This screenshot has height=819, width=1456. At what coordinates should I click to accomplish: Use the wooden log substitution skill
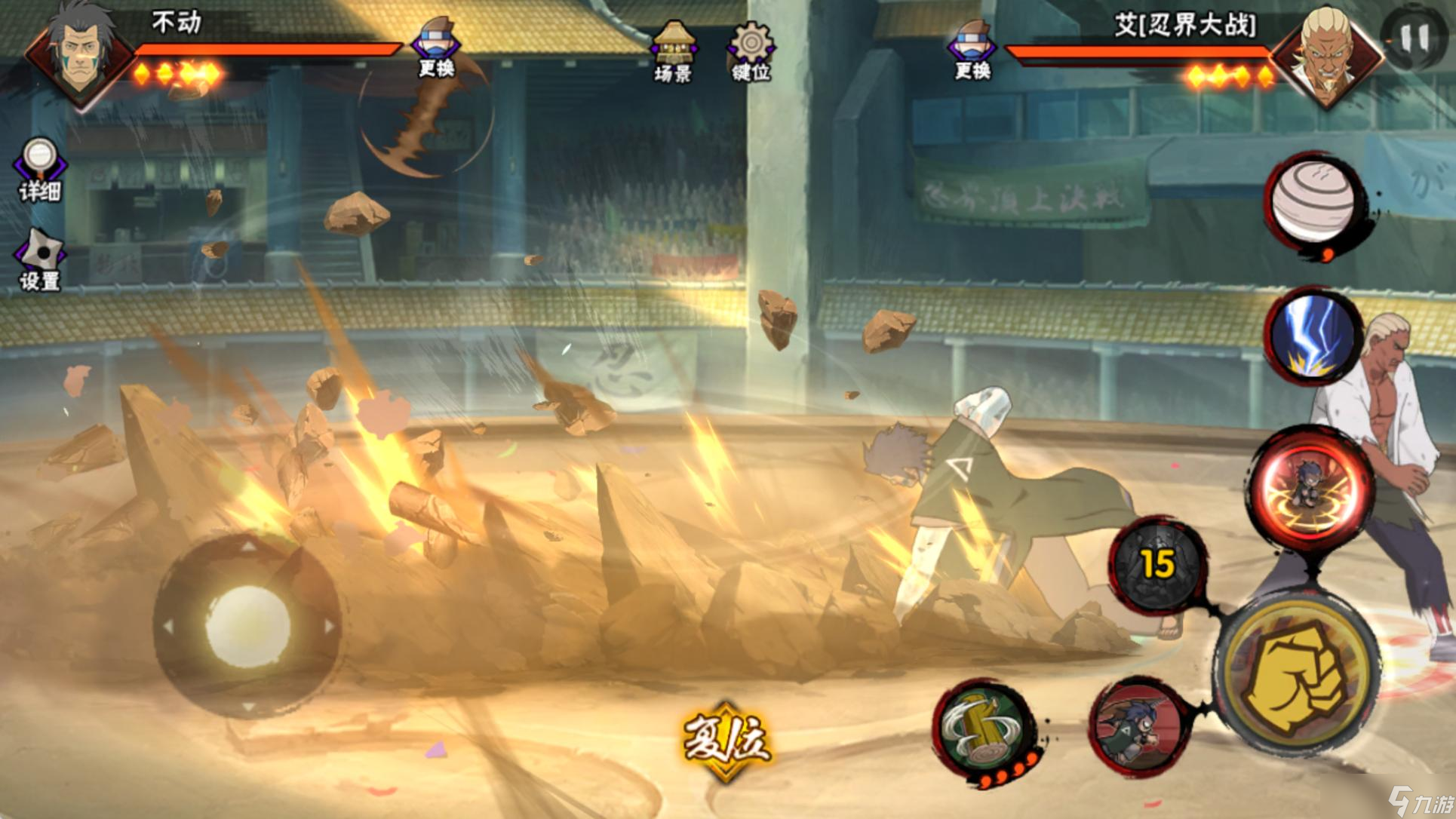pyautogui.click(x=983, y=729)
